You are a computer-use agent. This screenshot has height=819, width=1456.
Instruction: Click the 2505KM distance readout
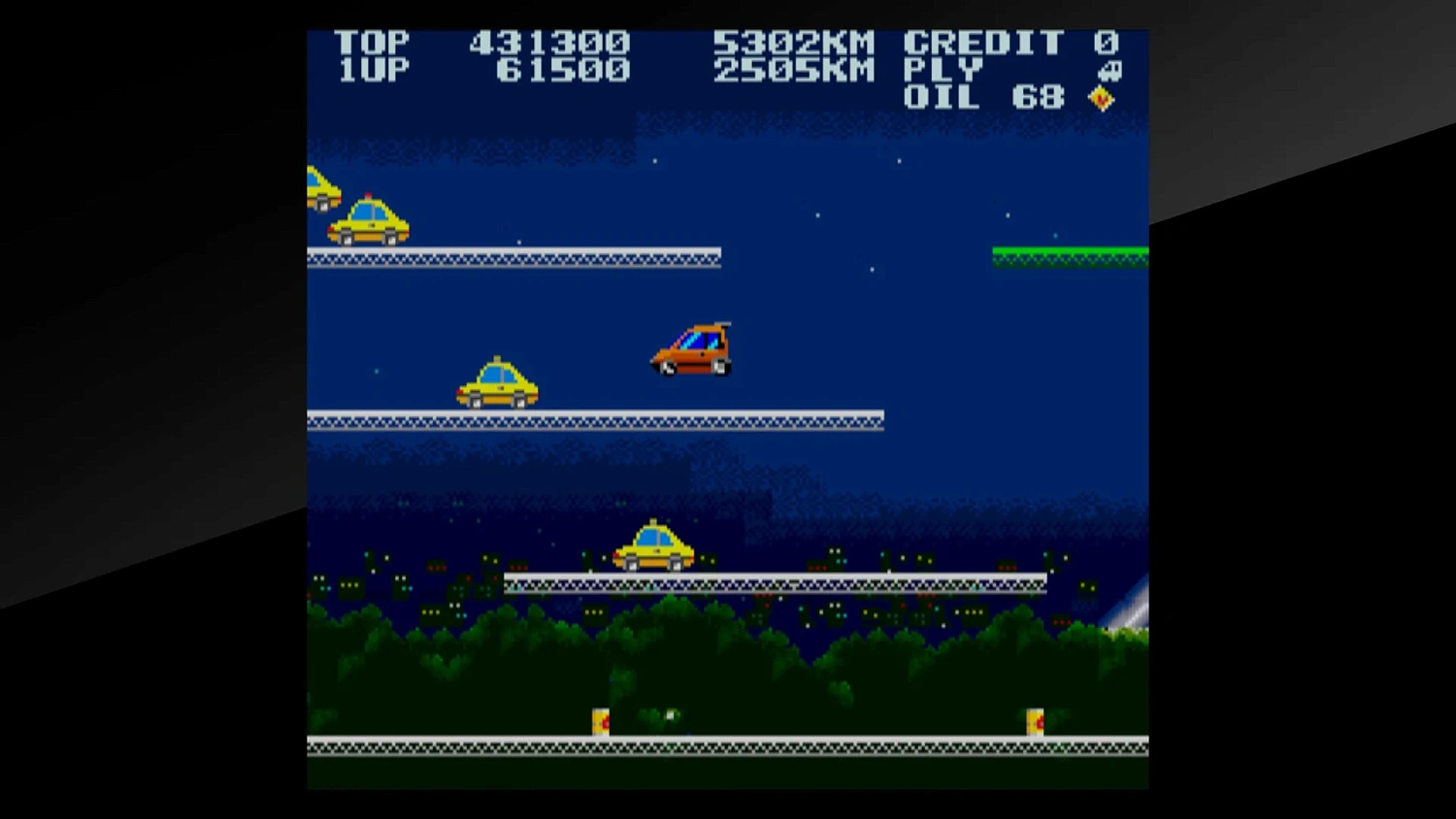tap(794, 70)
